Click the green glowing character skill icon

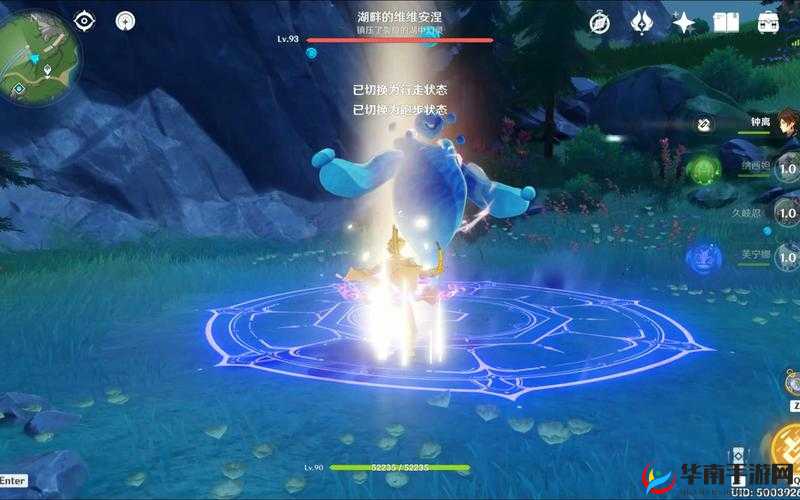704,167
